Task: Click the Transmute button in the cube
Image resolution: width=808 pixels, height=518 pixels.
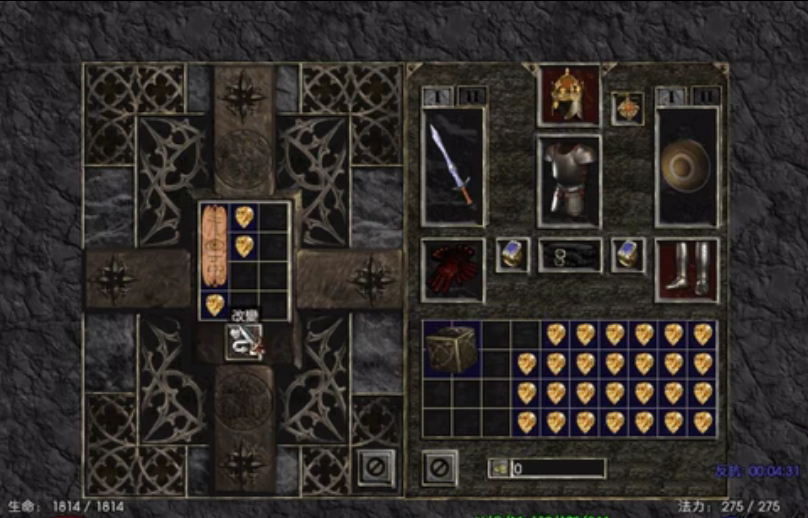Action: click(x=245, y=343)
